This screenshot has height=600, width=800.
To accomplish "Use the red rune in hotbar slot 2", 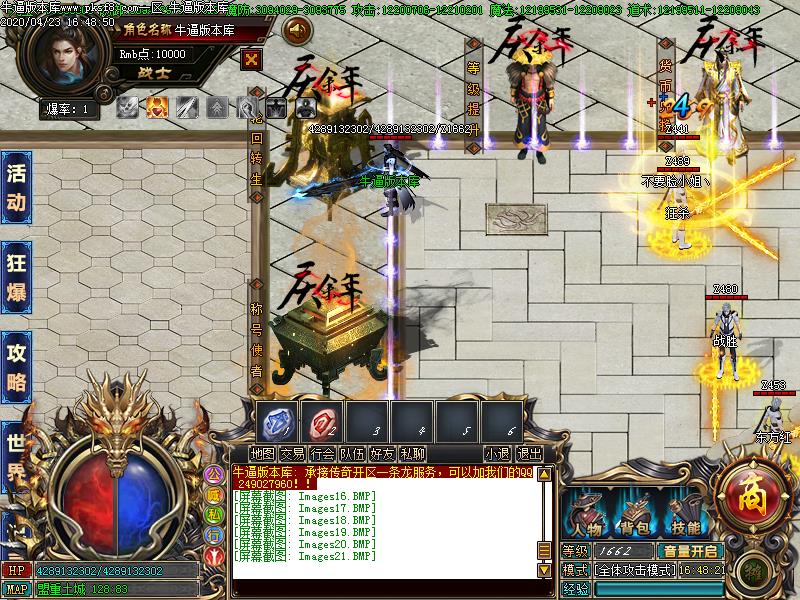I will (x=323, y=423).
